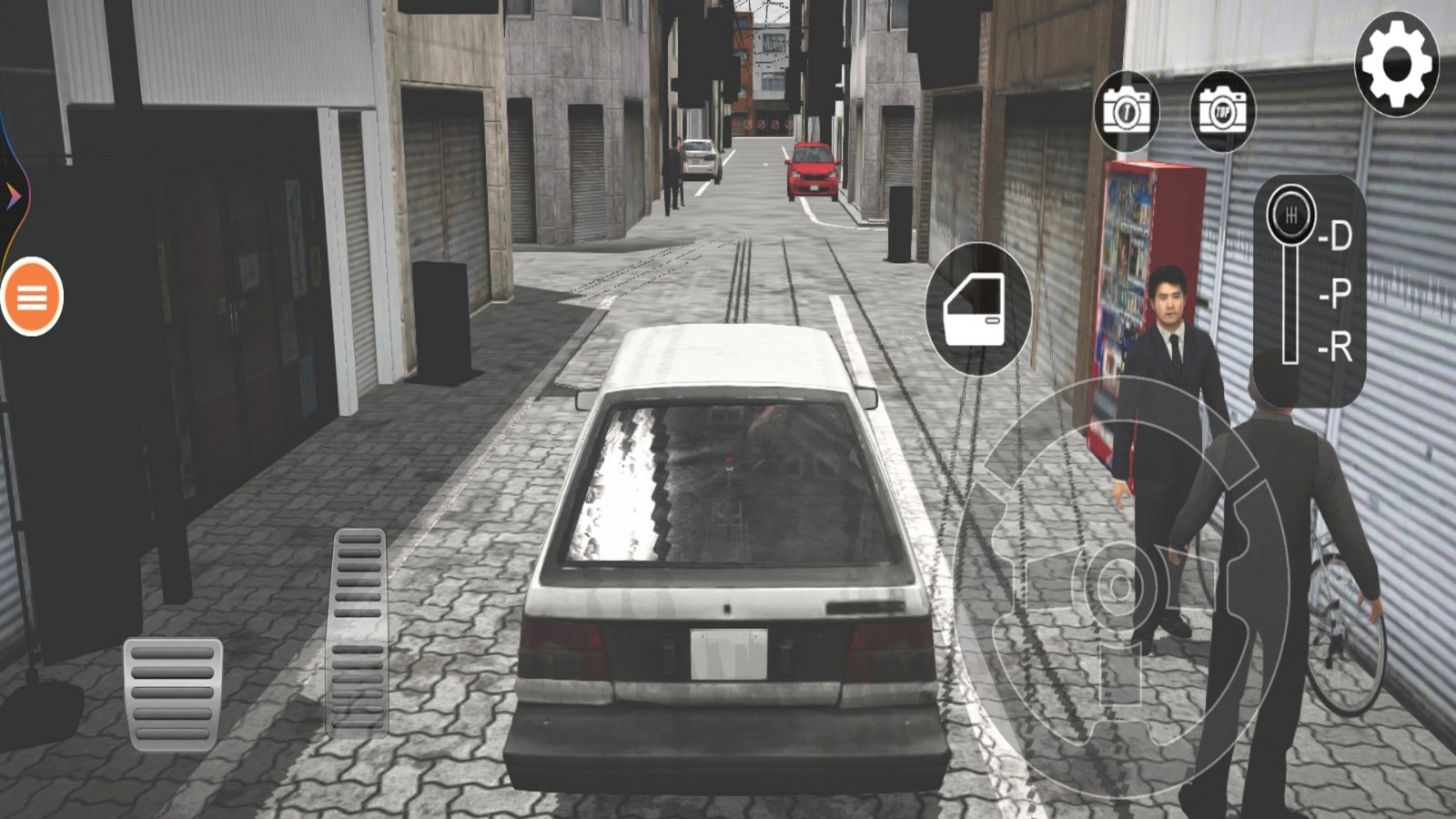Activate the TOP camera view

click(1222, 112)
